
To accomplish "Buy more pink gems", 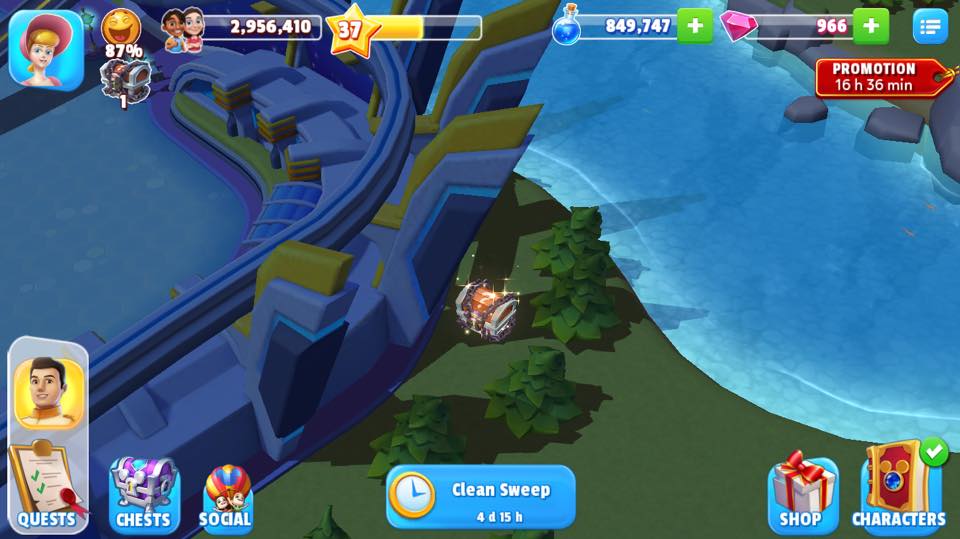I will coord(871,26).
